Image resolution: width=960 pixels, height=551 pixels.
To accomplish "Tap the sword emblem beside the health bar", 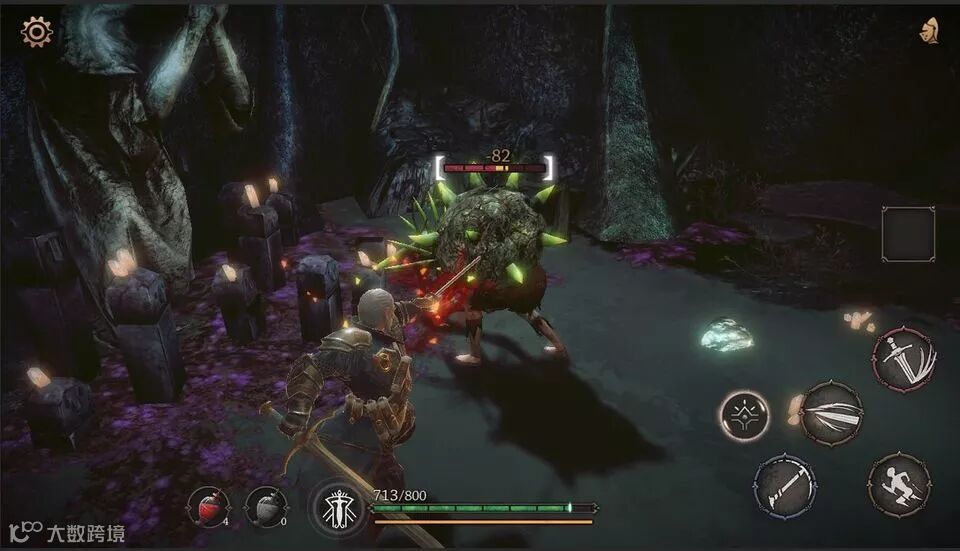I will click(335, 508).
